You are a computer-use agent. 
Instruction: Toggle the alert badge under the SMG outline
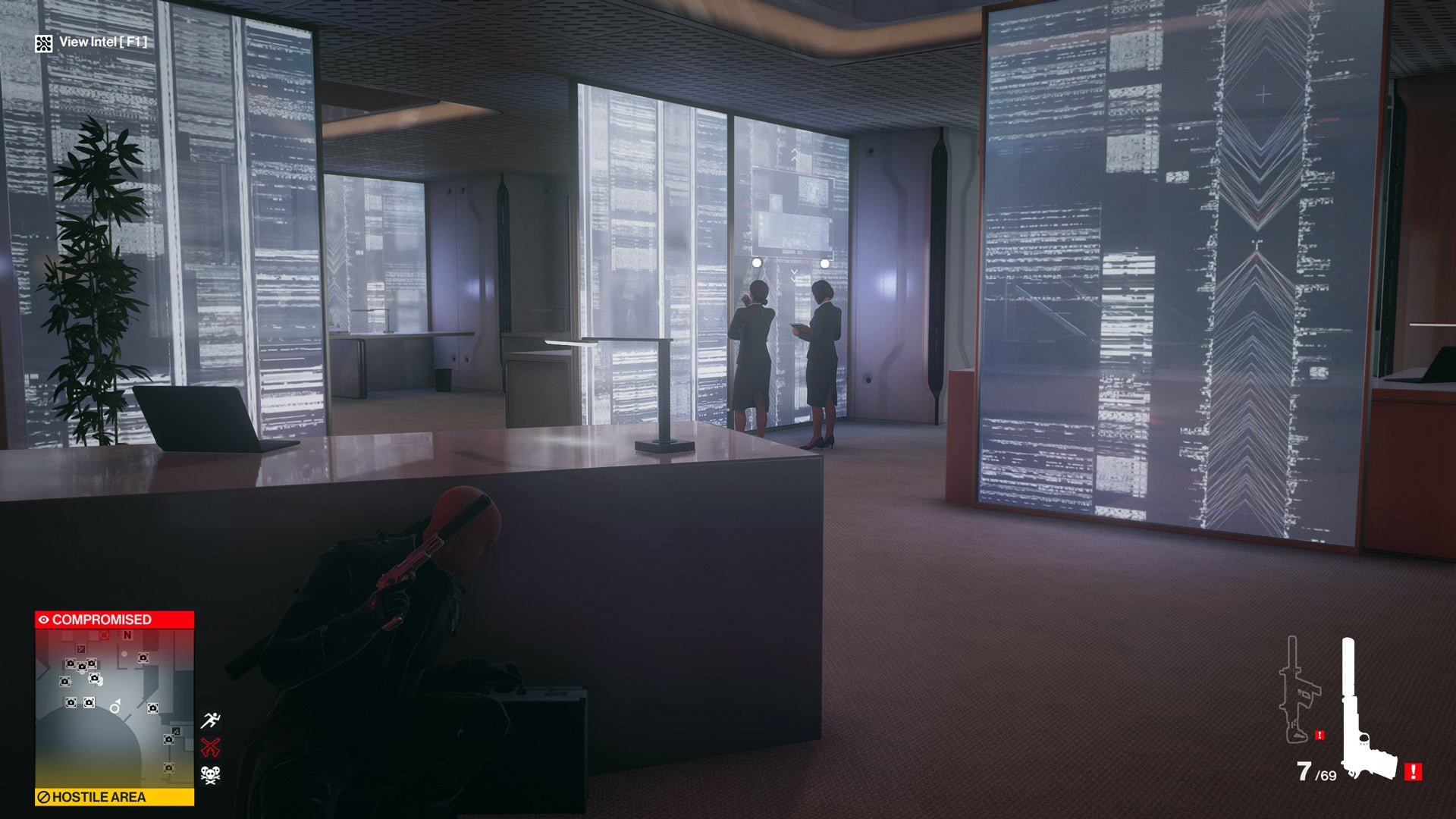[1318, 734]
